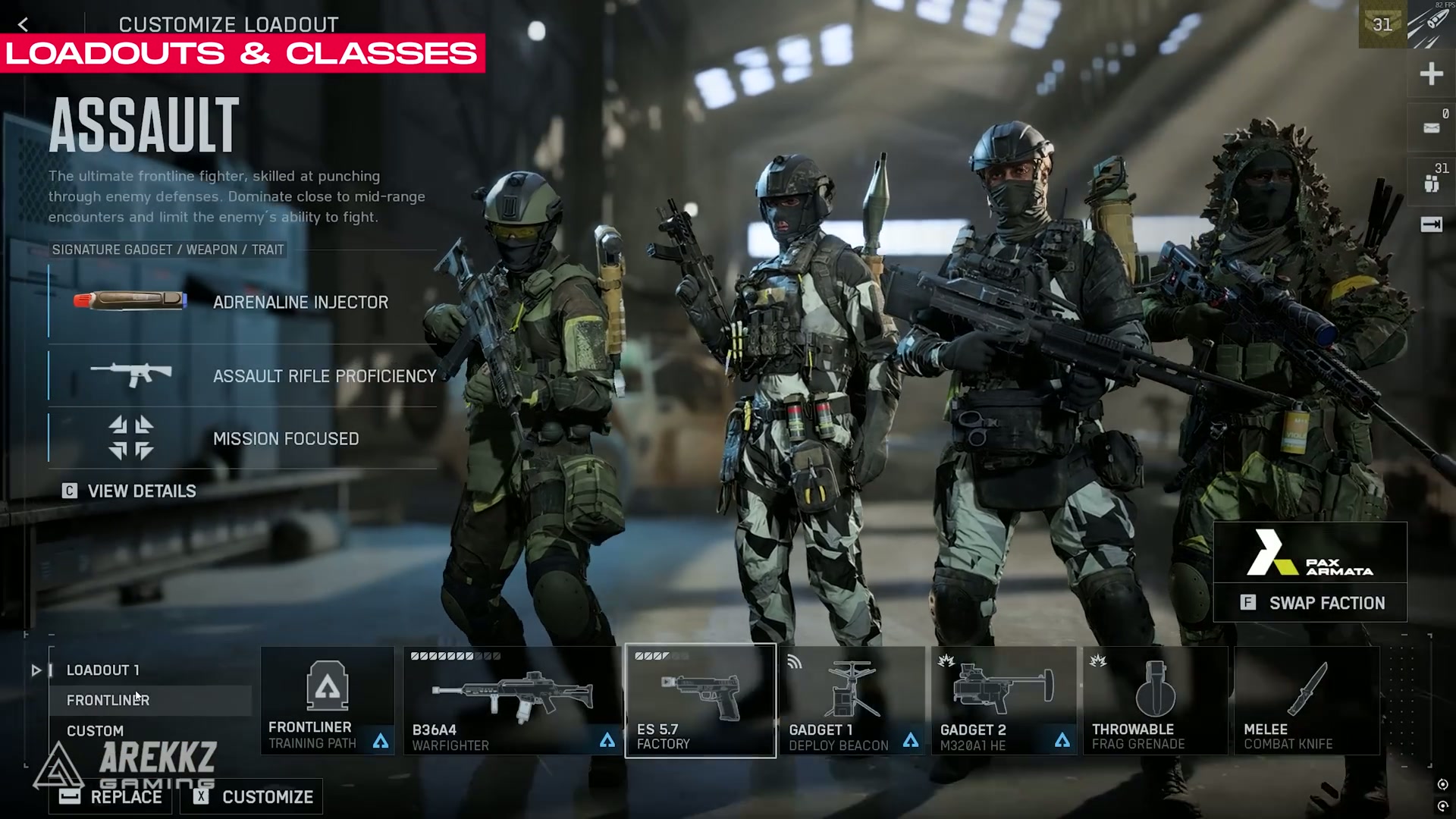This screenshot has width=1456, height=819.
Task: Select the Mission Focused trait icon
Action: click(x=130, y=438)
